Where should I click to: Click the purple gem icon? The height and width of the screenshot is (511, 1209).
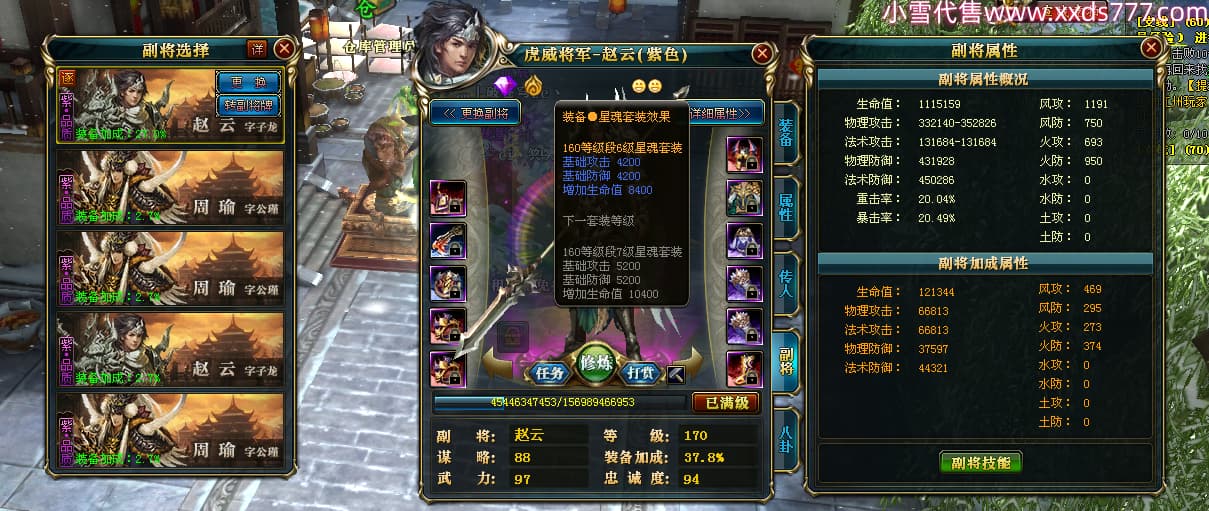click(505, 85)
